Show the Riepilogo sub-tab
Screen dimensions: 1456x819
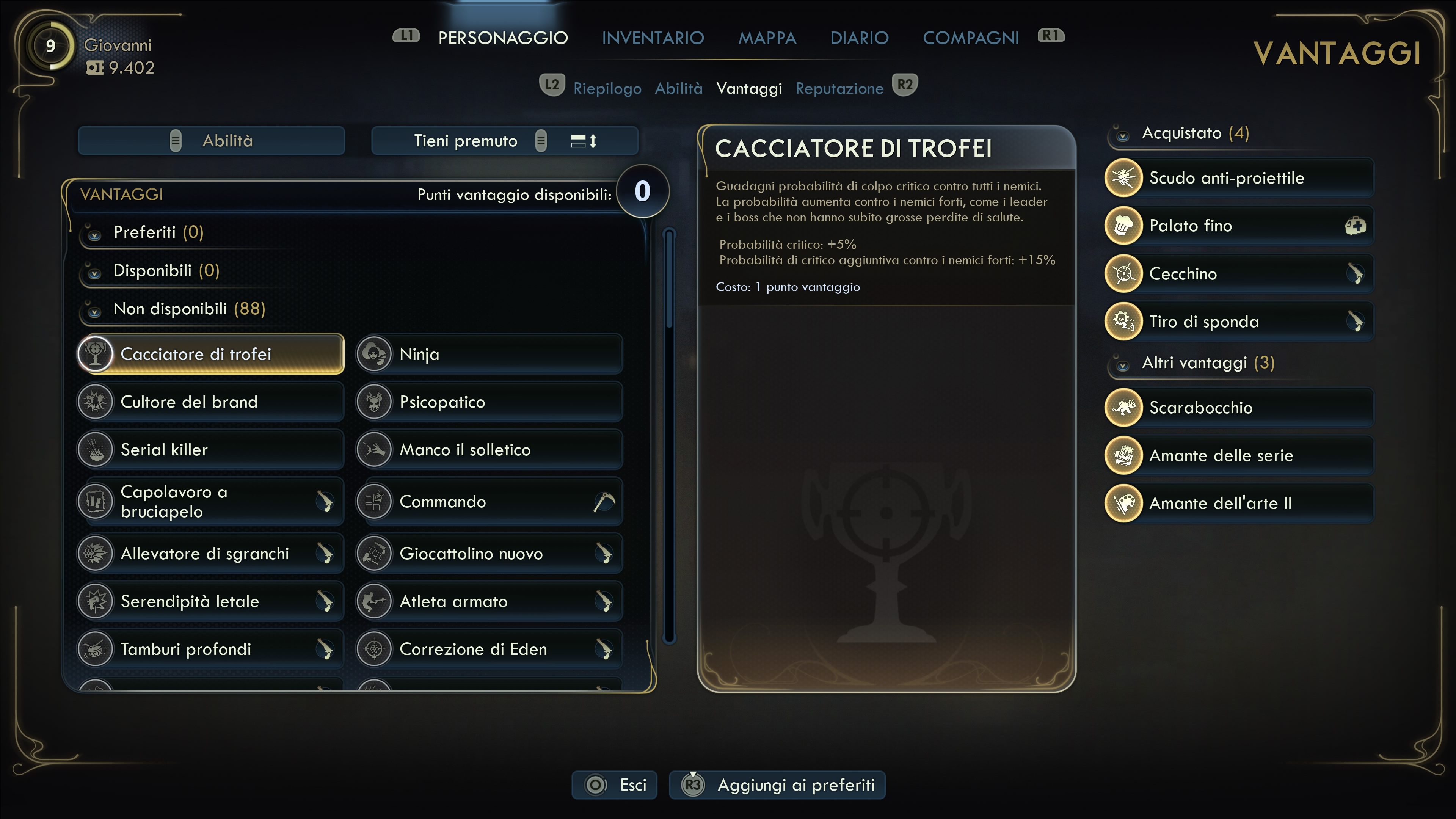tap(607, 89)
